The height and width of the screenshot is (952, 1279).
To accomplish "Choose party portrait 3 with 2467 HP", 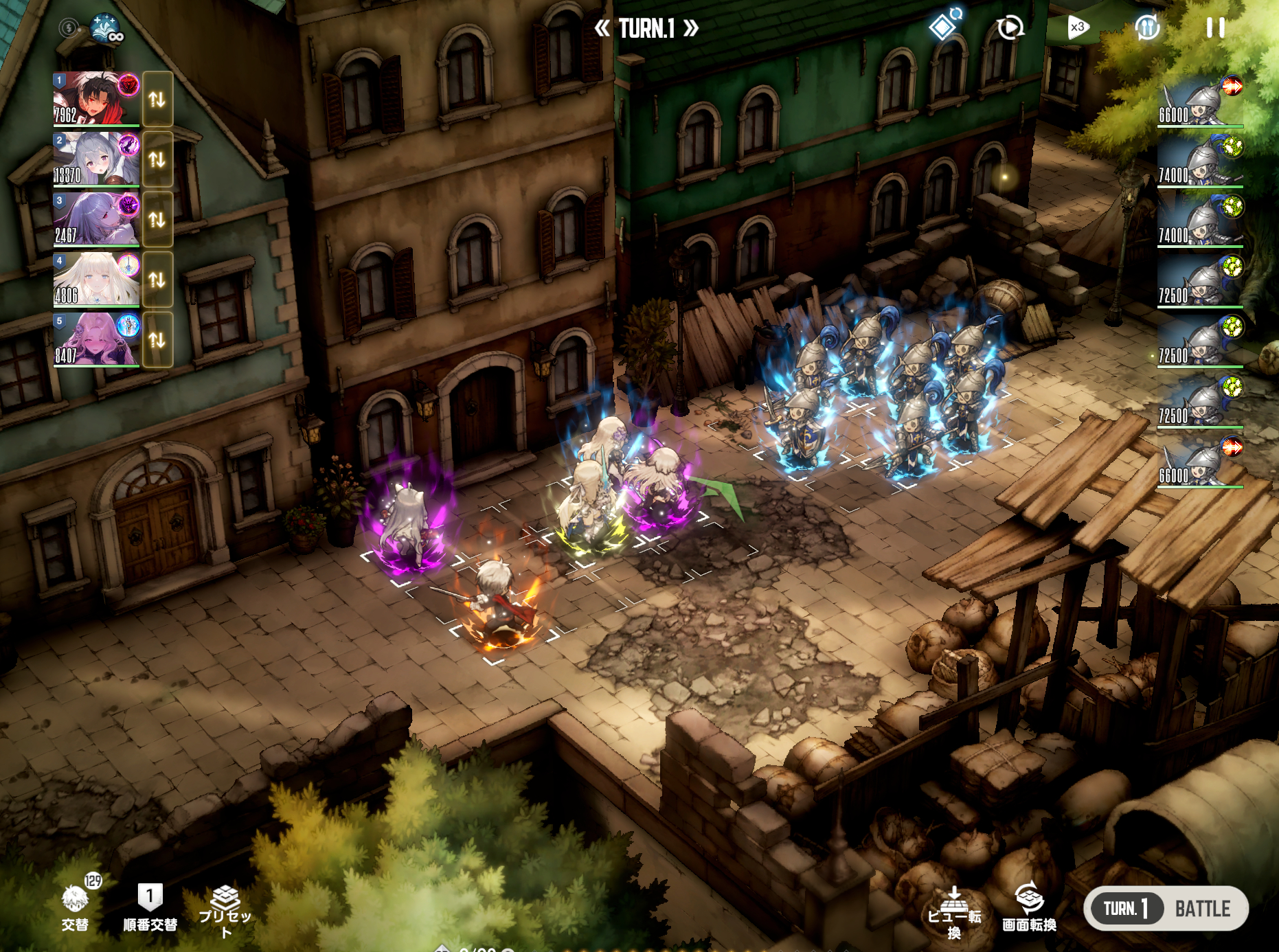I will (96, 218).
